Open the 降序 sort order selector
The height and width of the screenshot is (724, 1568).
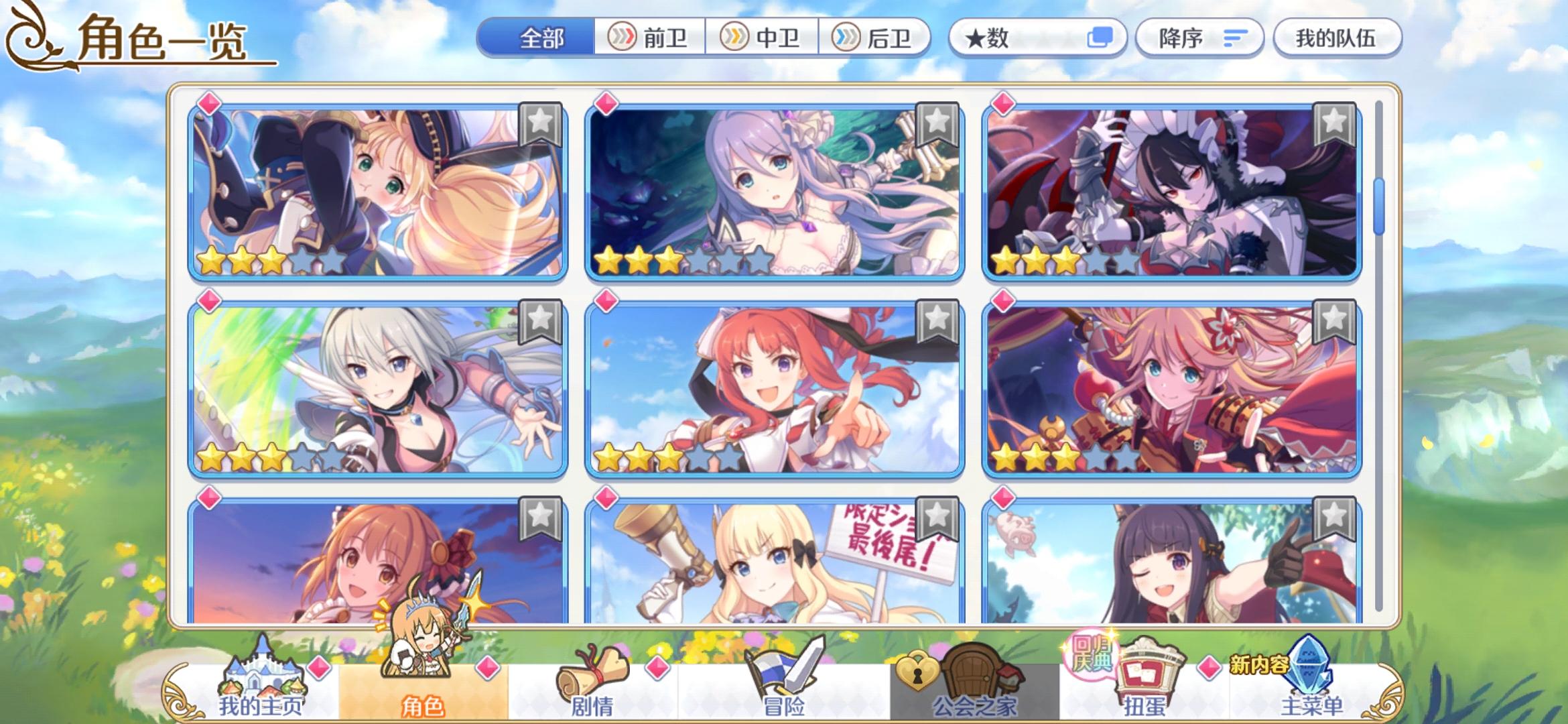click(x=1199, y=38)
